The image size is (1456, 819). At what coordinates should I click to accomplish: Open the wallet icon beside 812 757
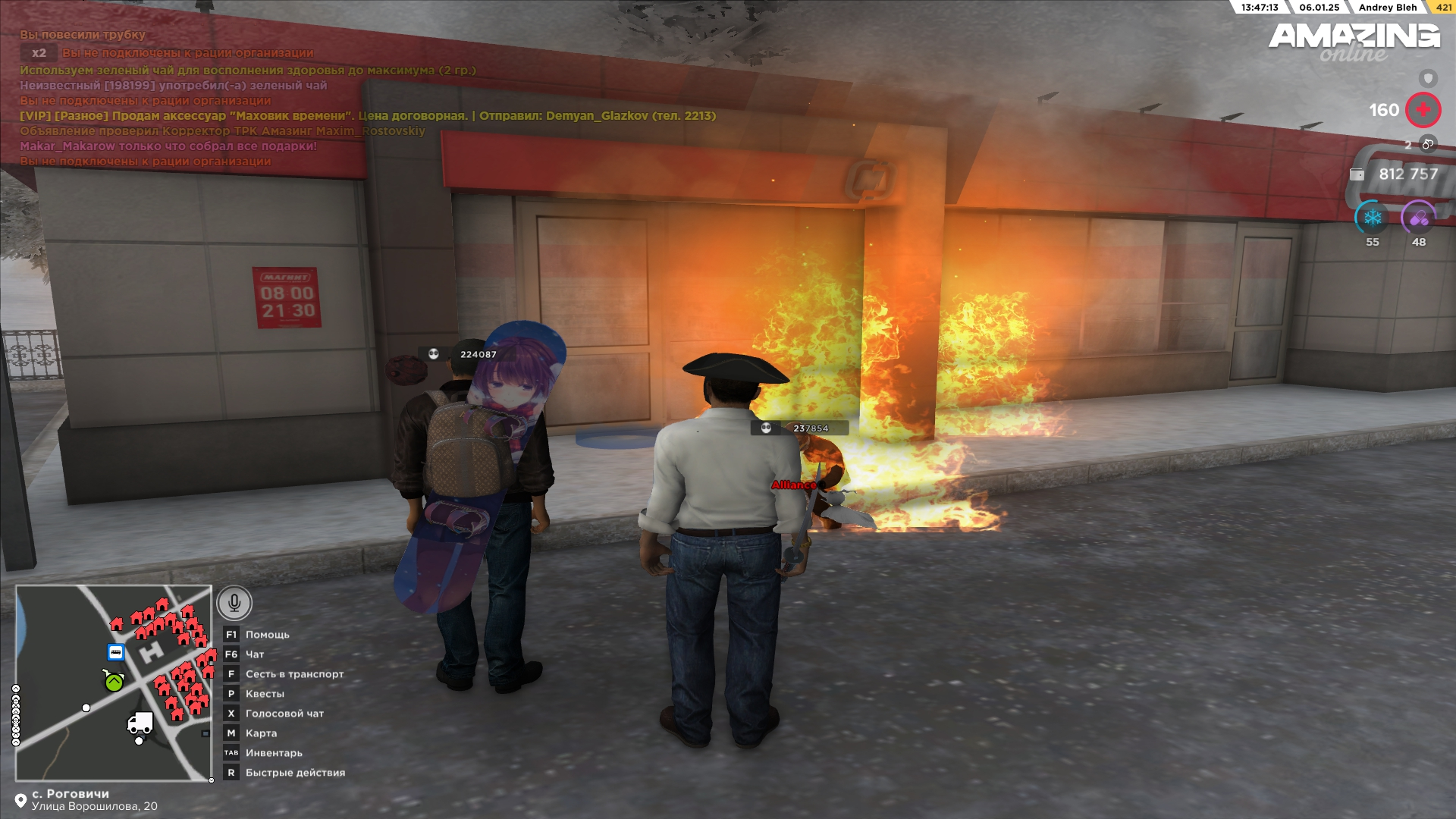click(1357, 174)
